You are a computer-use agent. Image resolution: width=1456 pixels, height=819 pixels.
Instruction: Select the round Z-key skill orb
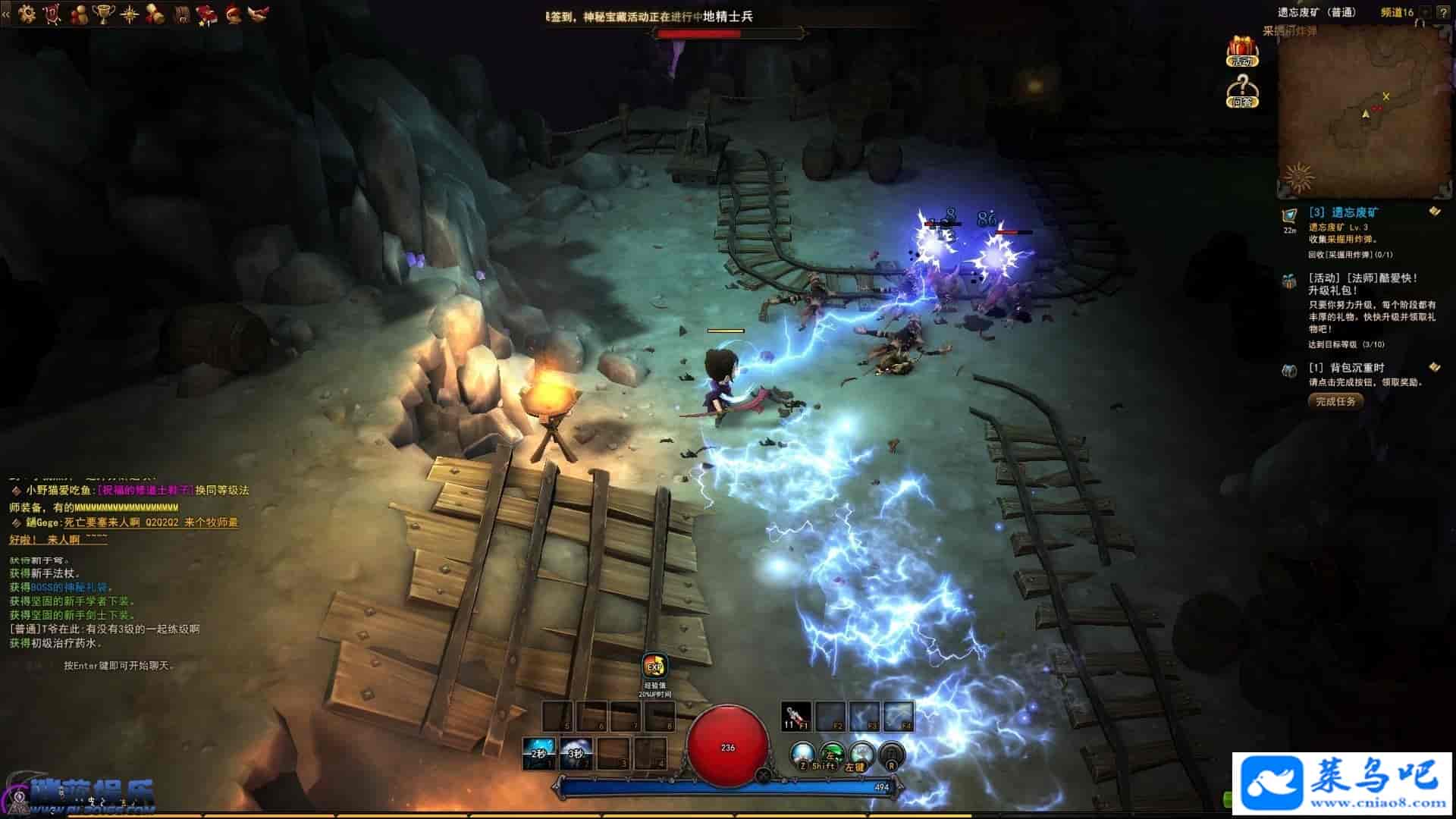(802, 754)
